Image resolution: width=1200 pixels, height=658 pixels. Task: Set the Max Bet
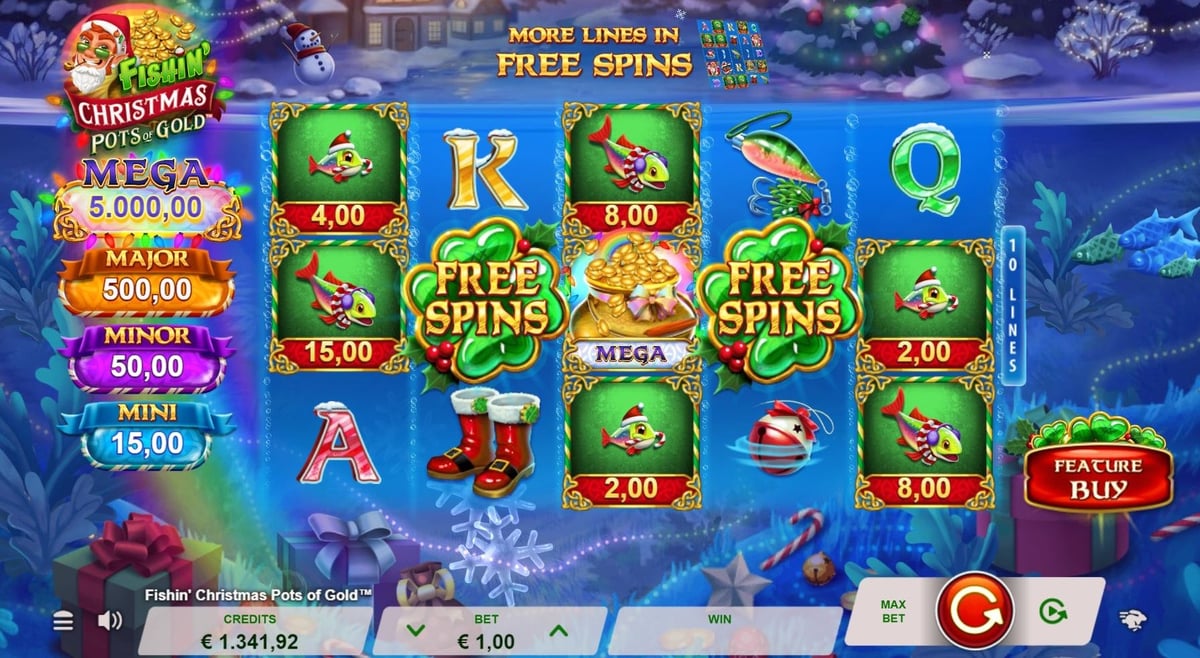893,611
